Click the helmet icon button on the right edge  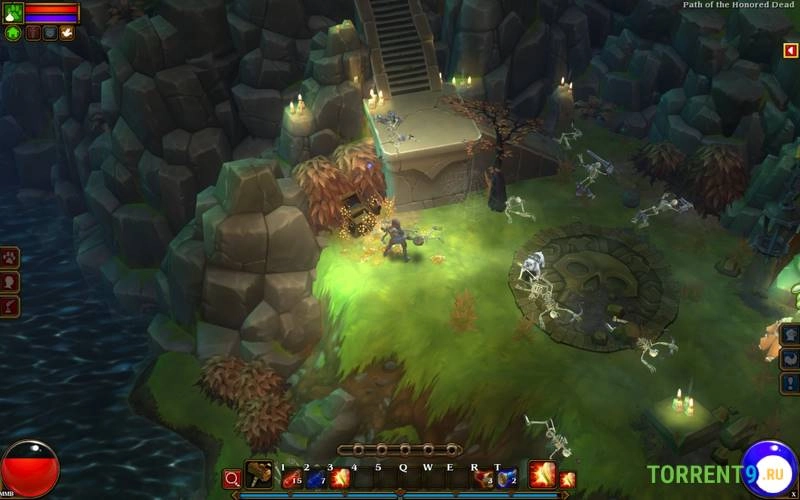pyautogui.click(x=790, y=335)
